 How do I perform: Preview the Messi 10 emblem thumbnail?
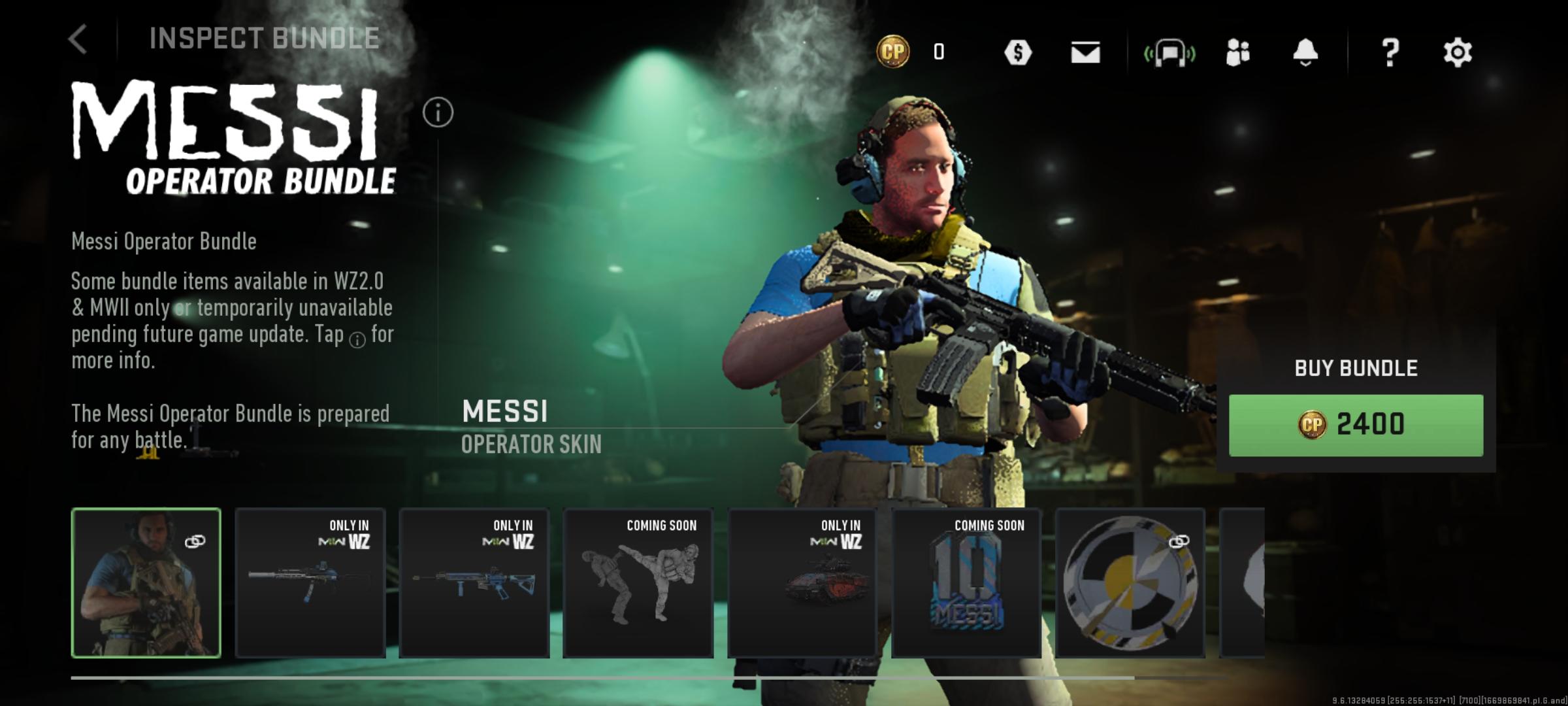(966, 583)
